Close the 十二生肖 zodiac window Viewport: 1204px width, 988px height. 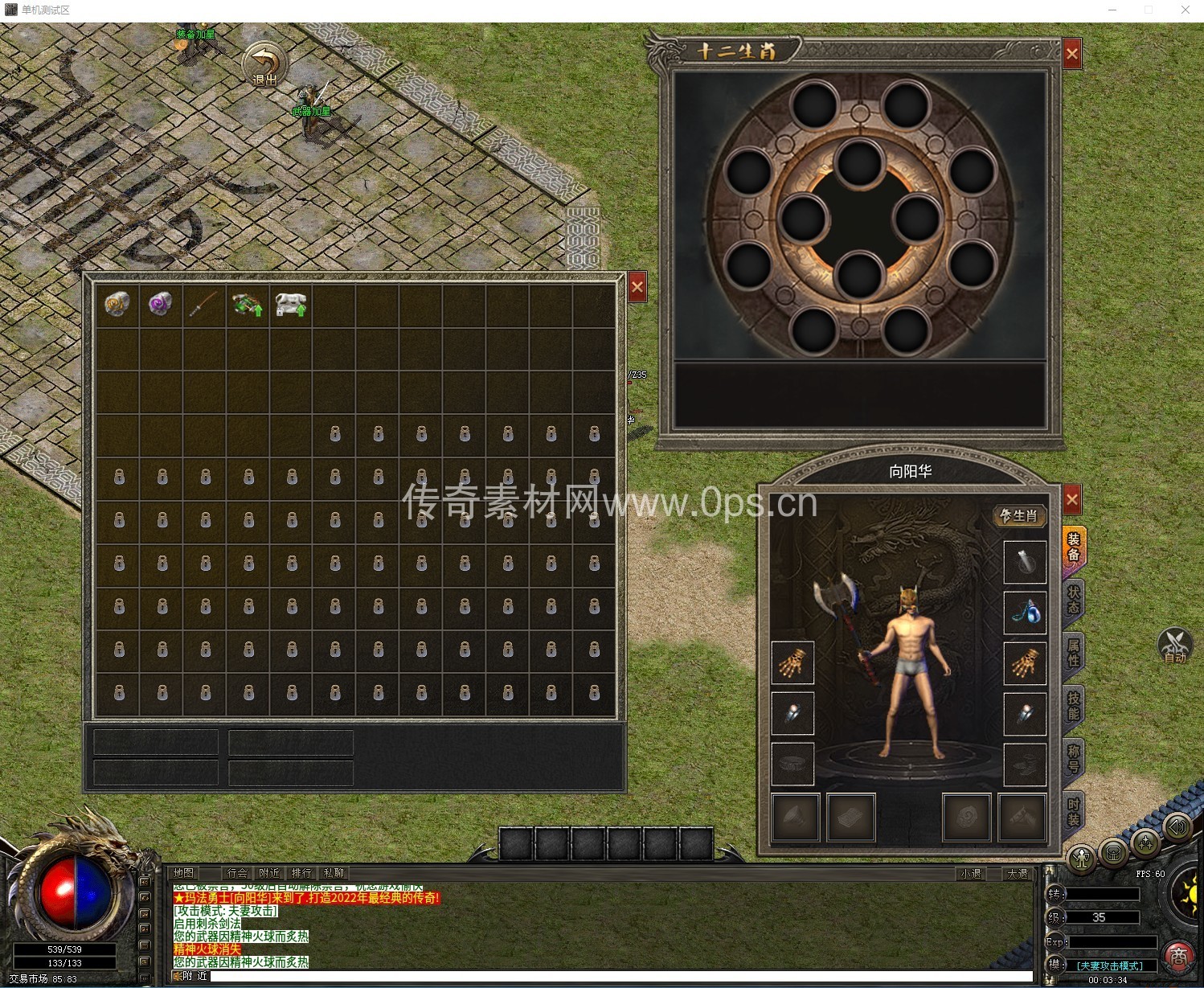coord(1071,54)
